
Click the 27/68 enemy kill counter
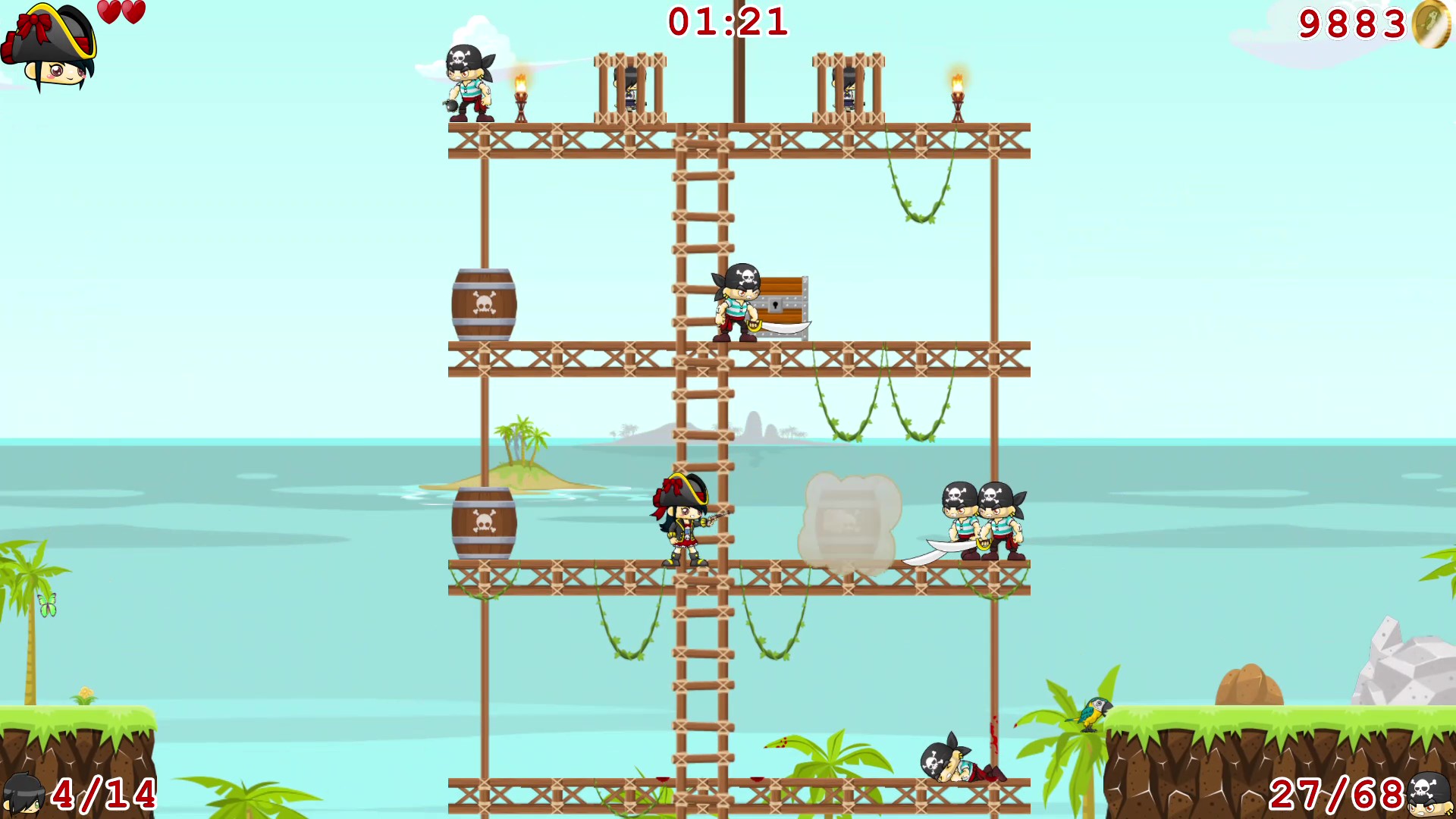point(1335,792)
